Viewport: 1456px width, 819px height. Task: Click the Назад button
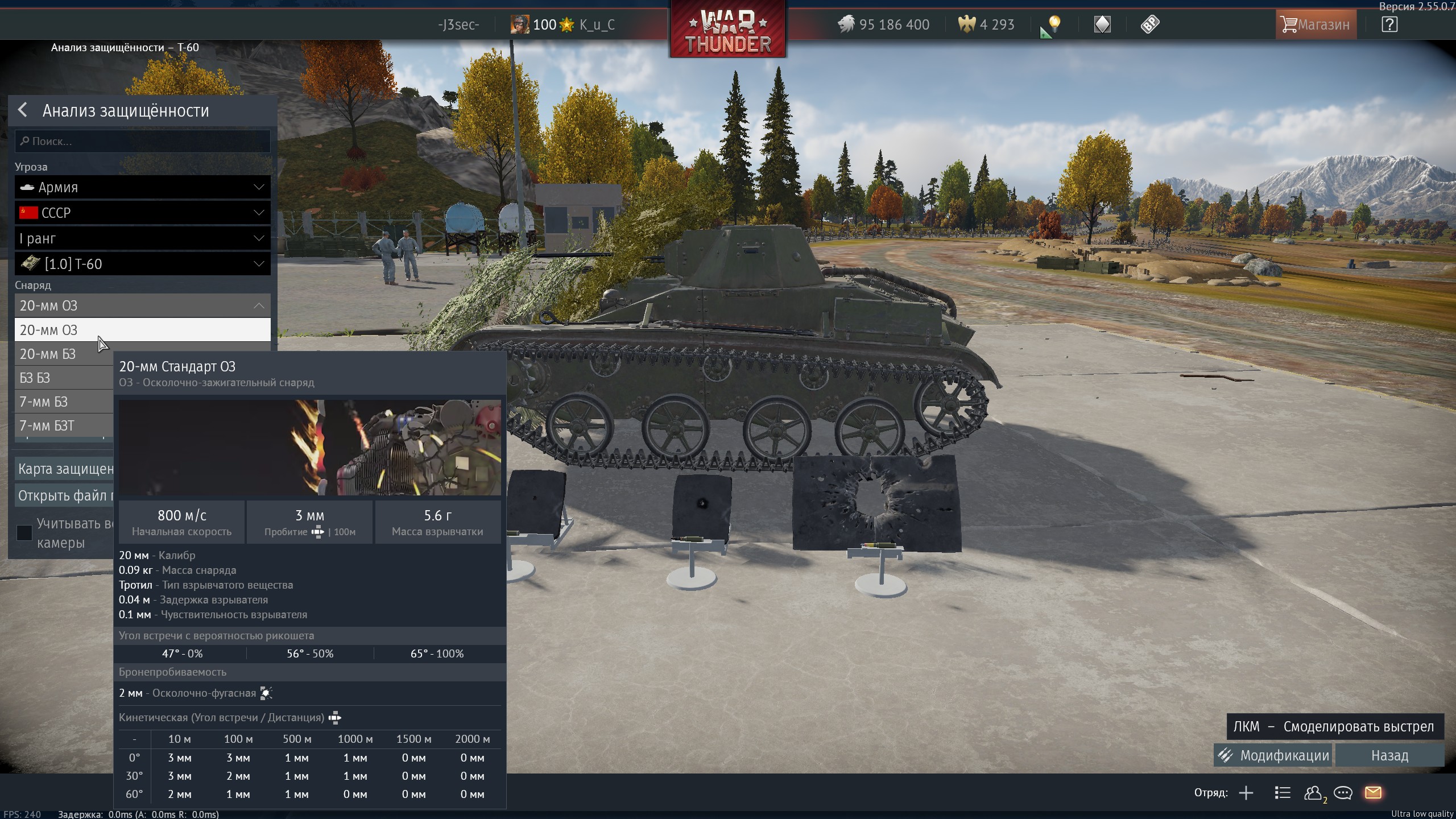pyautogui.click(x=1389, y=755)
